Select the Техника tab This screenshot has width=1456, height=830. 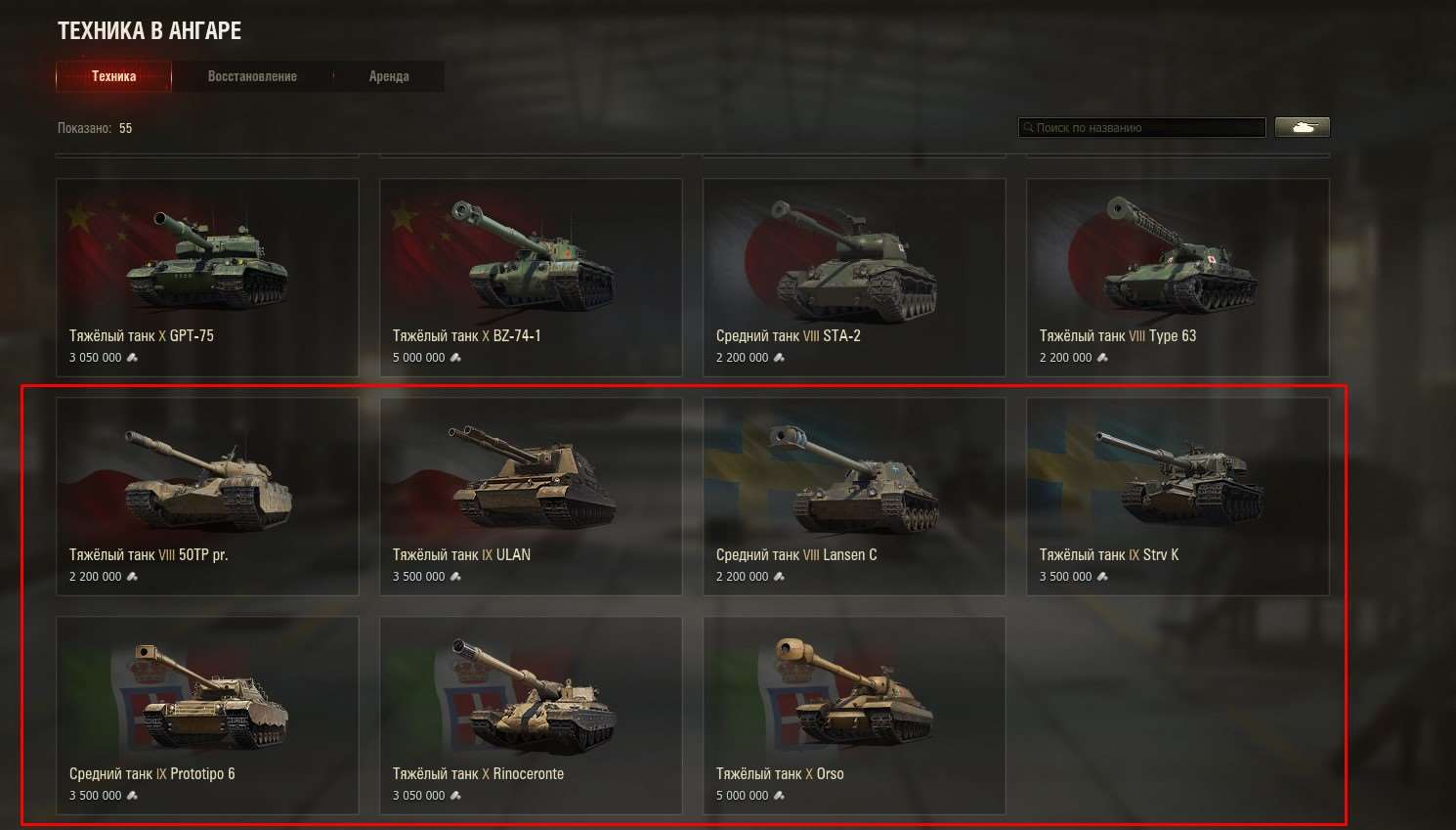(x=112, y=75)
